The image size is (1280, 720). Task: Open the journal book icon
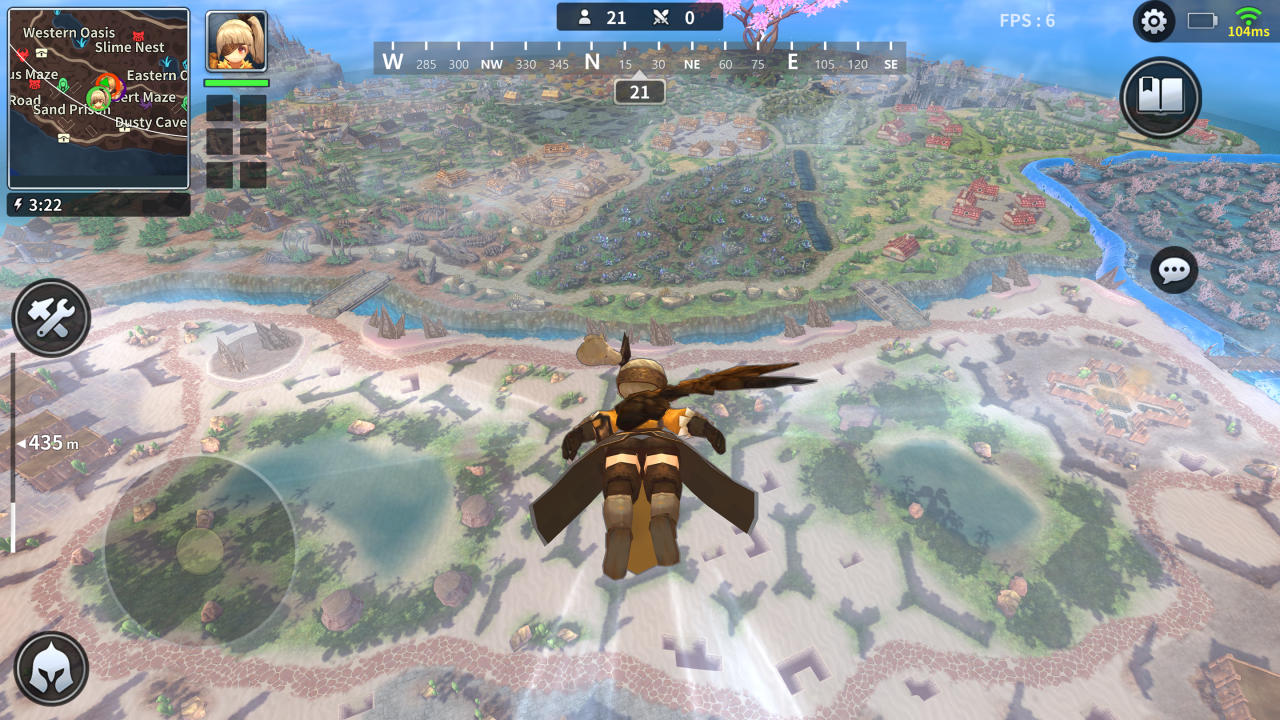1161,99
